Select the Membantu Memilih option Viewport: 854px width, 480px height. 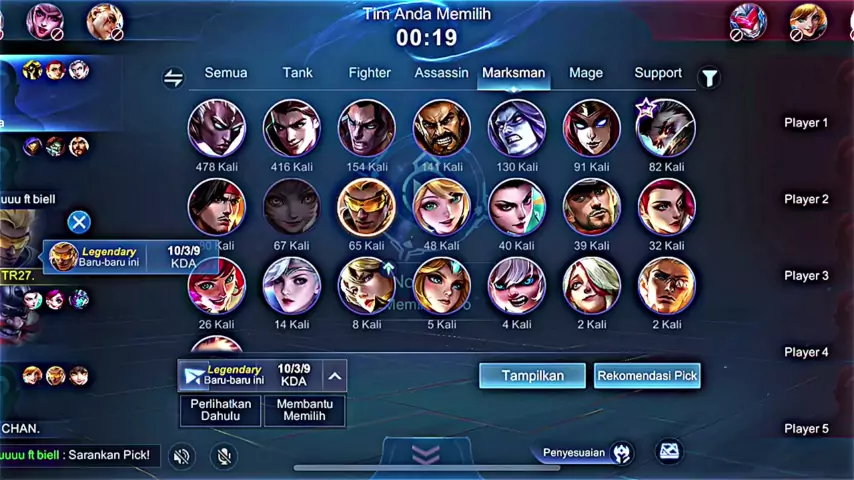[x=304, y=410]
